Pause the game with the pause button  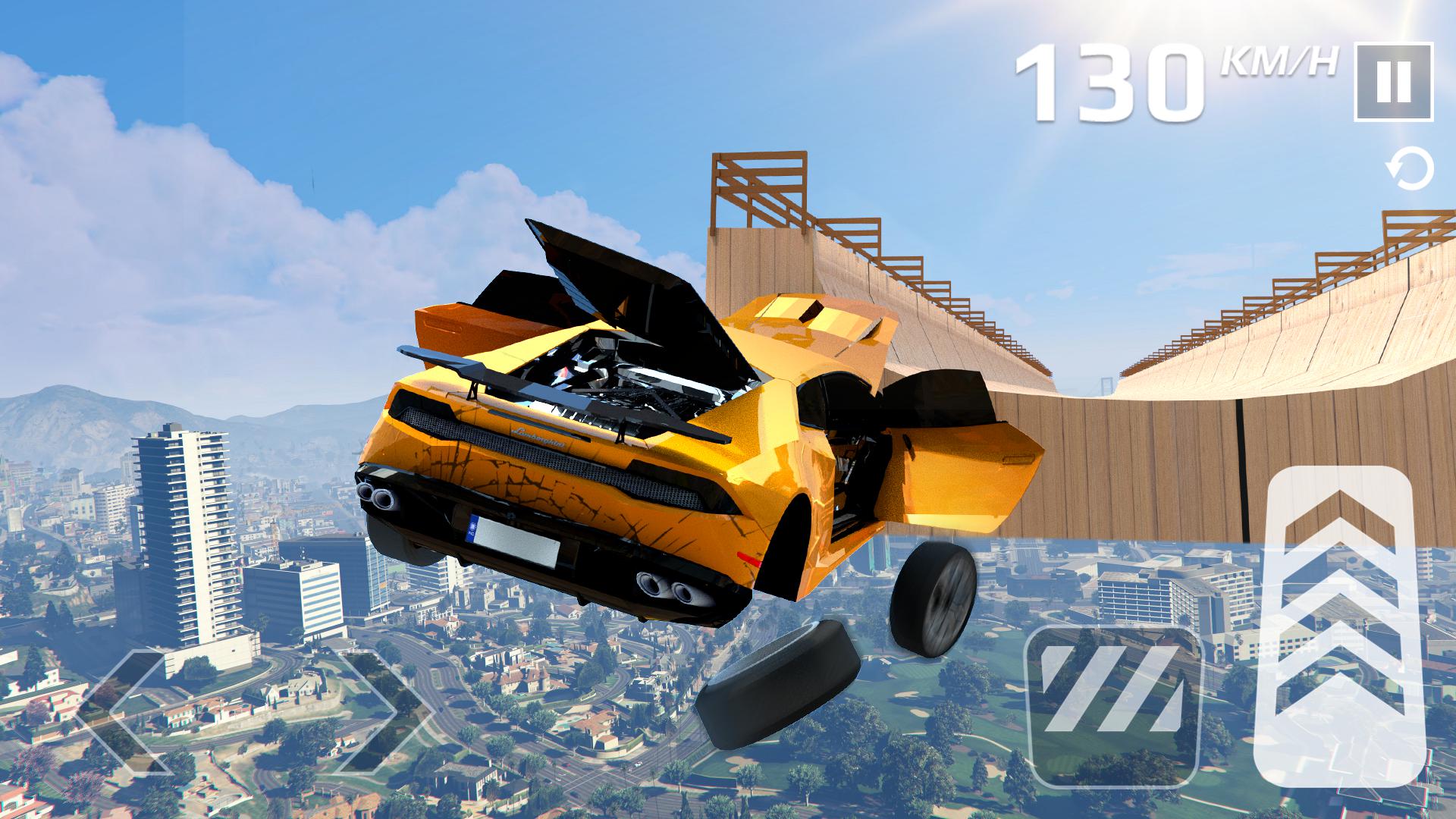(1393, 82)
